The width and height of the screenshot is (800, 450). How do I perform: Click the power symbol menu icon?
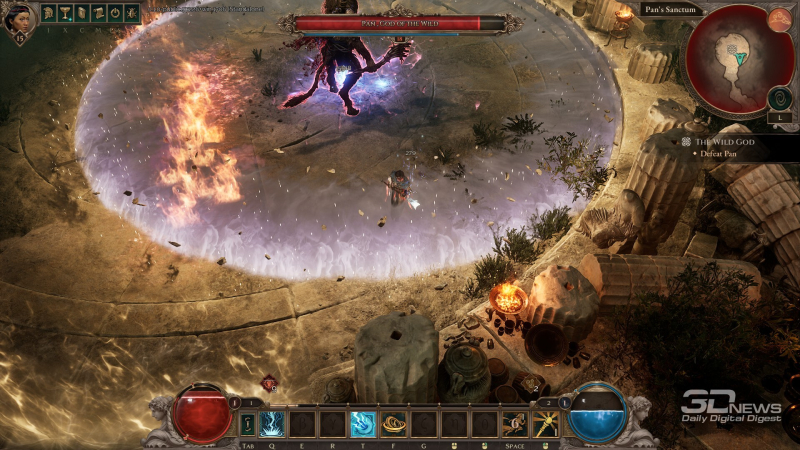tap(115, 14)
